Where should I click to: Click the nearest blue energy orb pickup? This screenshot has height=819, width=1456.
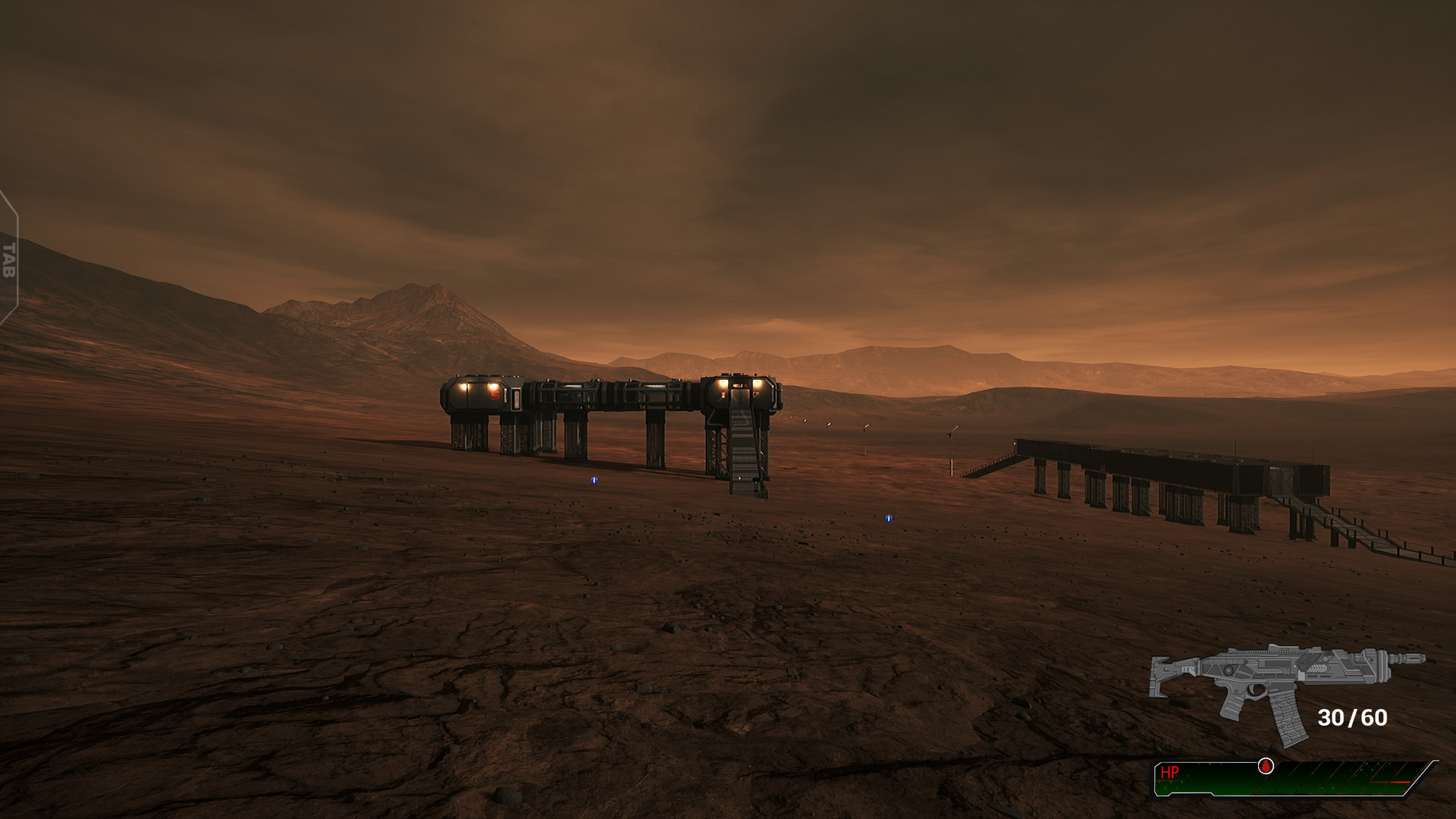(x=594, y=481)
